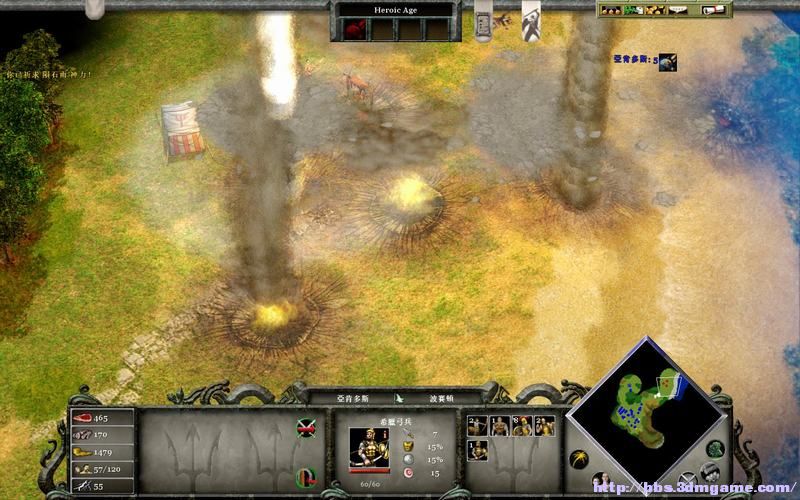
Task: Click the meteor icon beside the player score
Action: click(667, 62)
